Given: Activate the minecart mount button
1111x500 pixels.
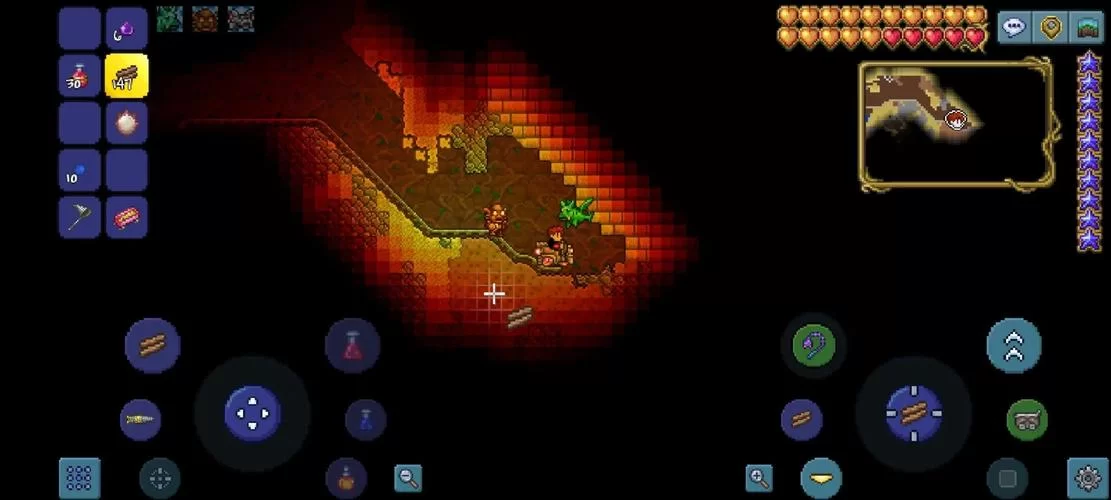Looking at the screenshot, I should pyautogui.click(x=1026, y=419).
